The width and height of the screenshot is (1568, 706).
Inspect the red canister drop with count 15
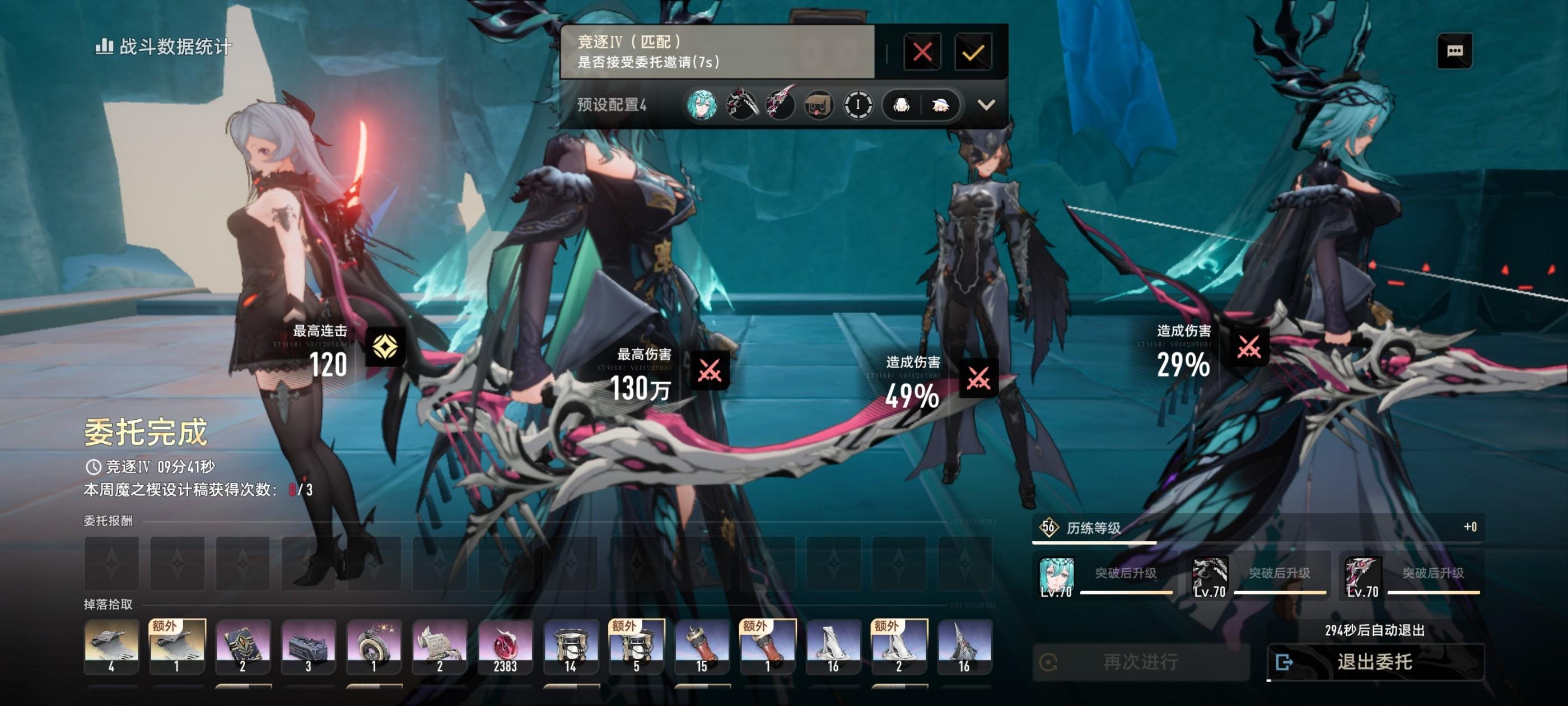tap(702, 645)
